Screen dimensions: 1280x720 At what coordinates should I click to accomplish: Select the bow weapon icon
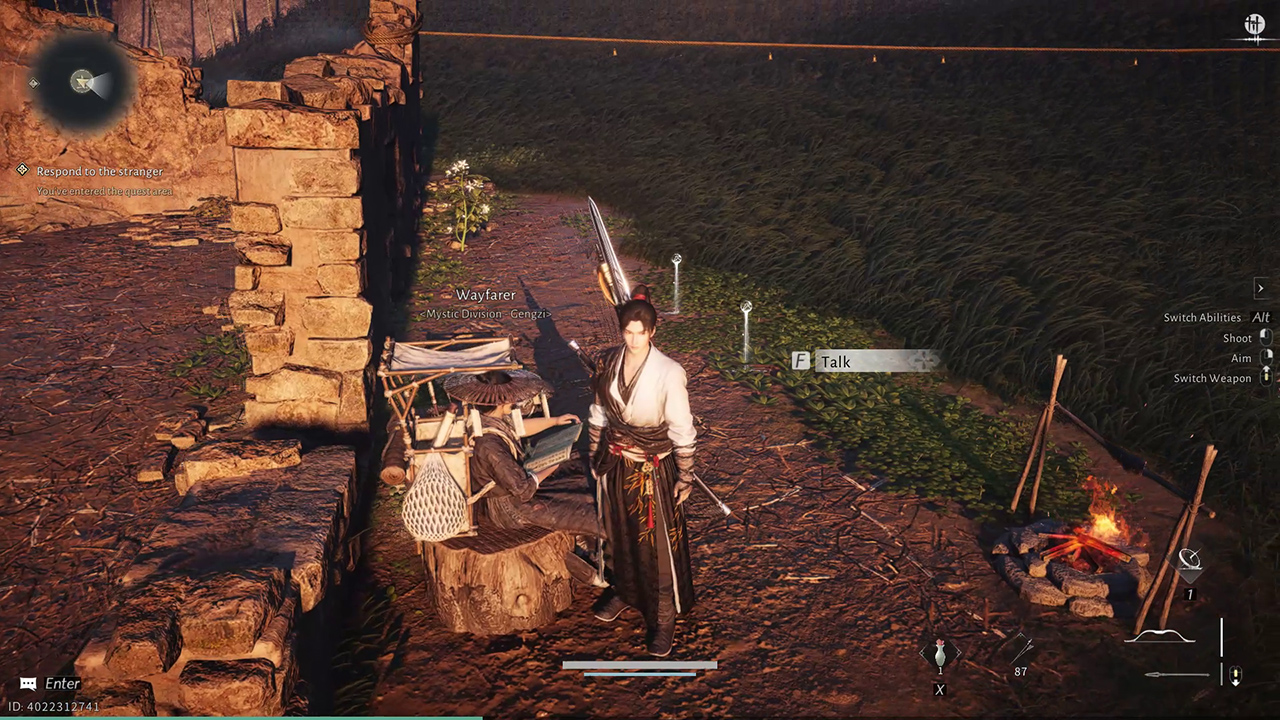(1160, 636)
